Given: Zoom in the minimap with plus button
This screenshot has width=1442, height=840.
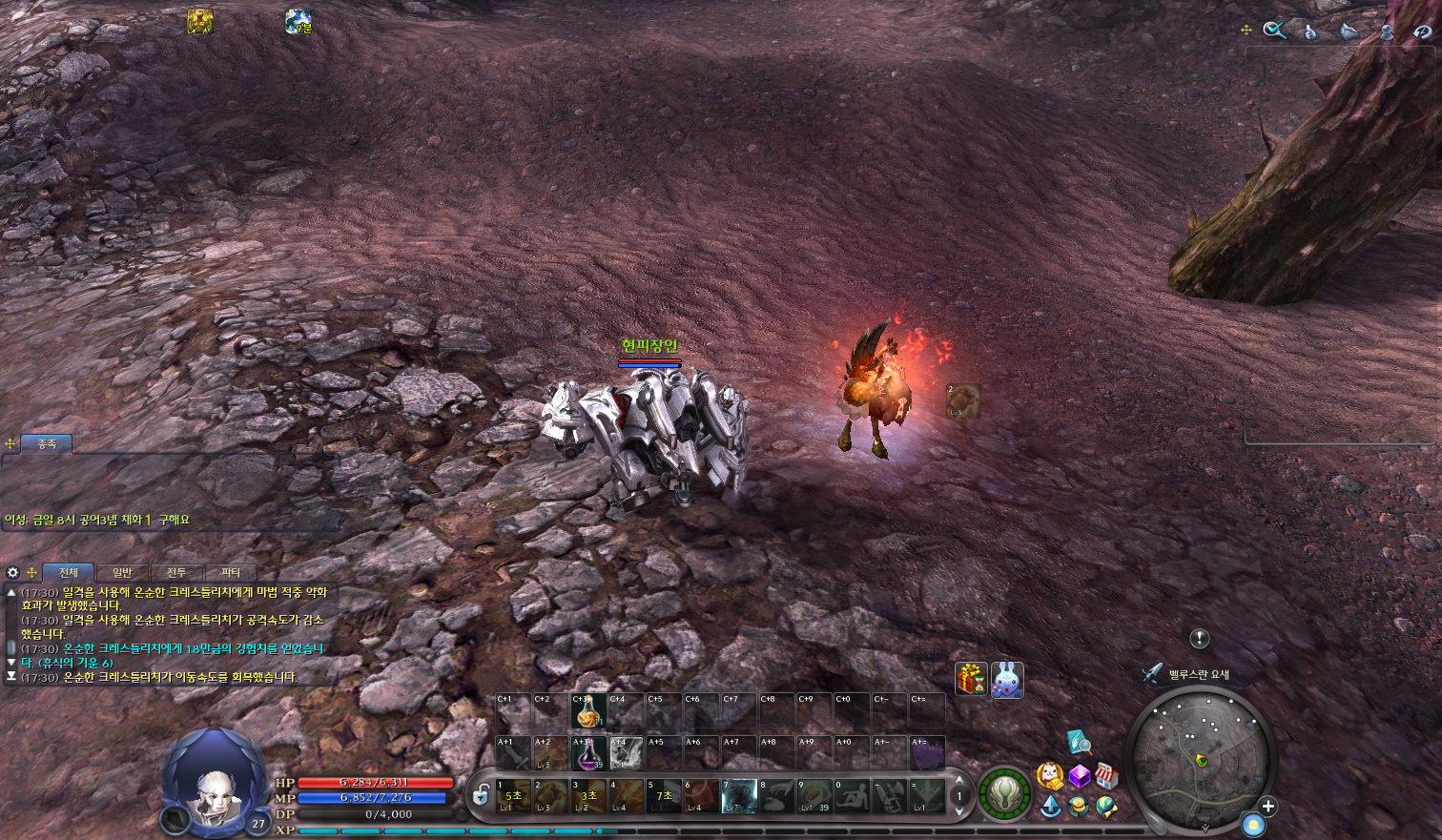Looking at the screenshot, I should [x=1267, y=807].
